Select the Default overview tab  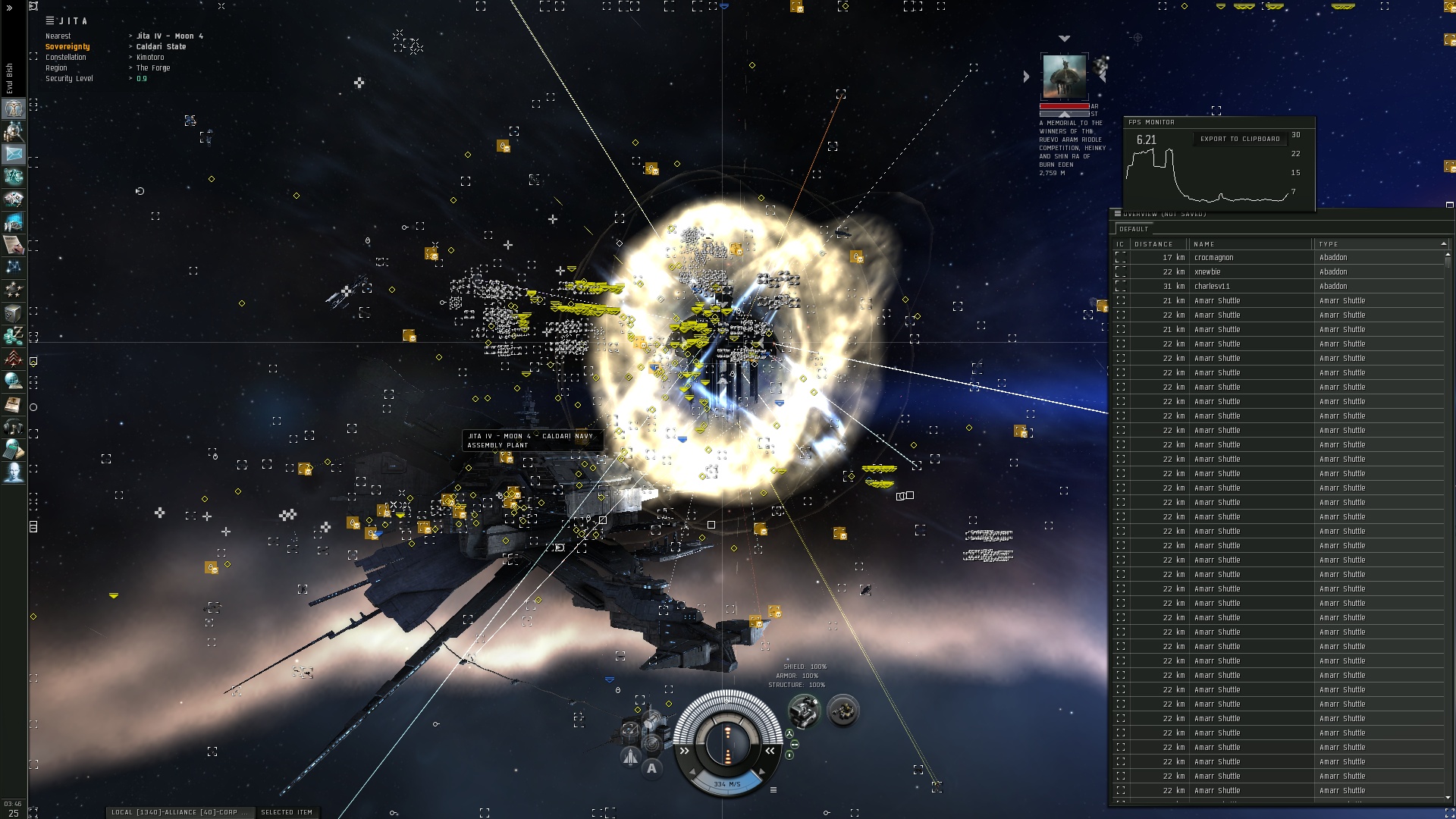click(x=1134, y=229)
